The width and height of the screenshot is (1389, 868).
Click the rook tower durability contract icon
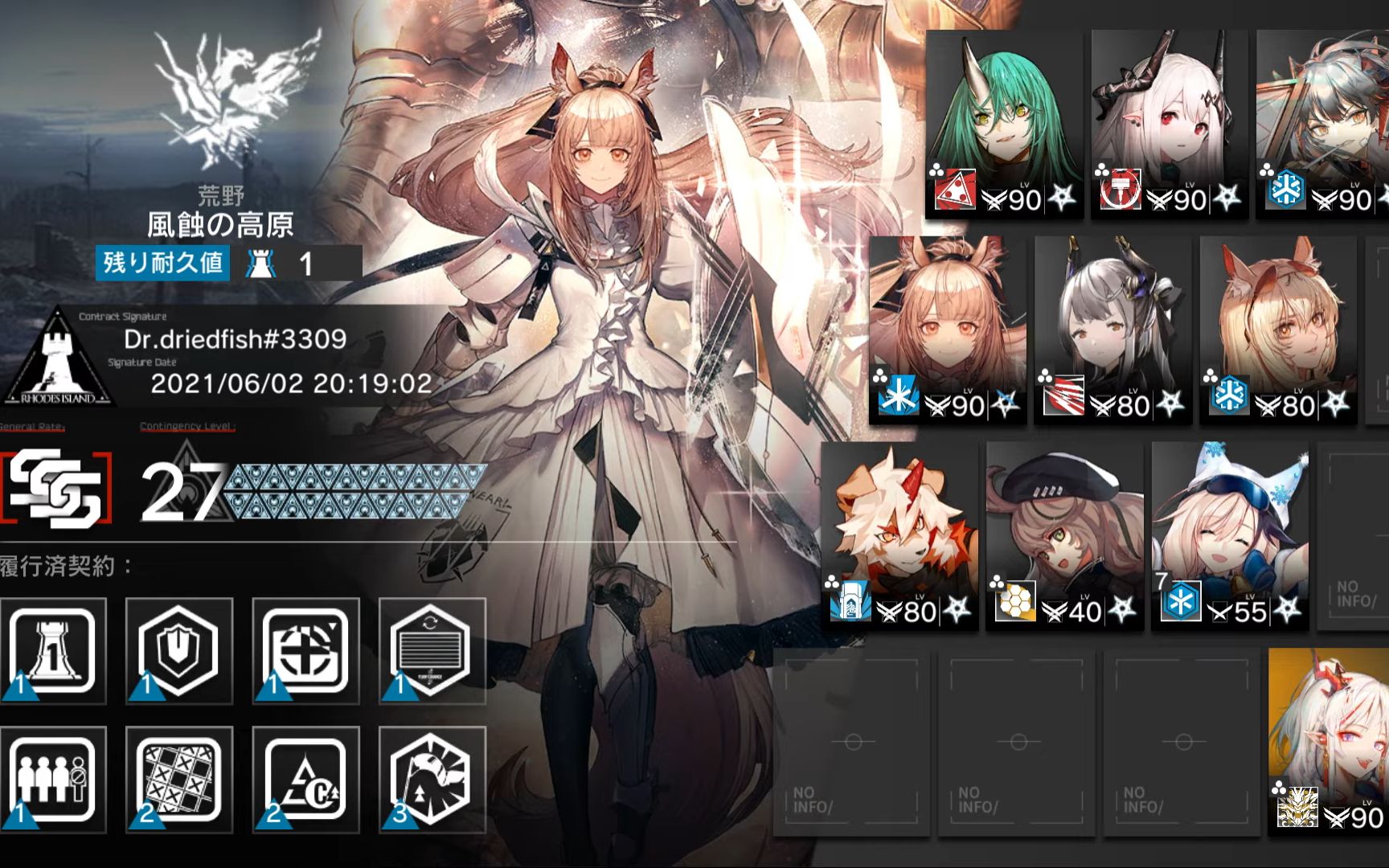click(x=53, y=651)
